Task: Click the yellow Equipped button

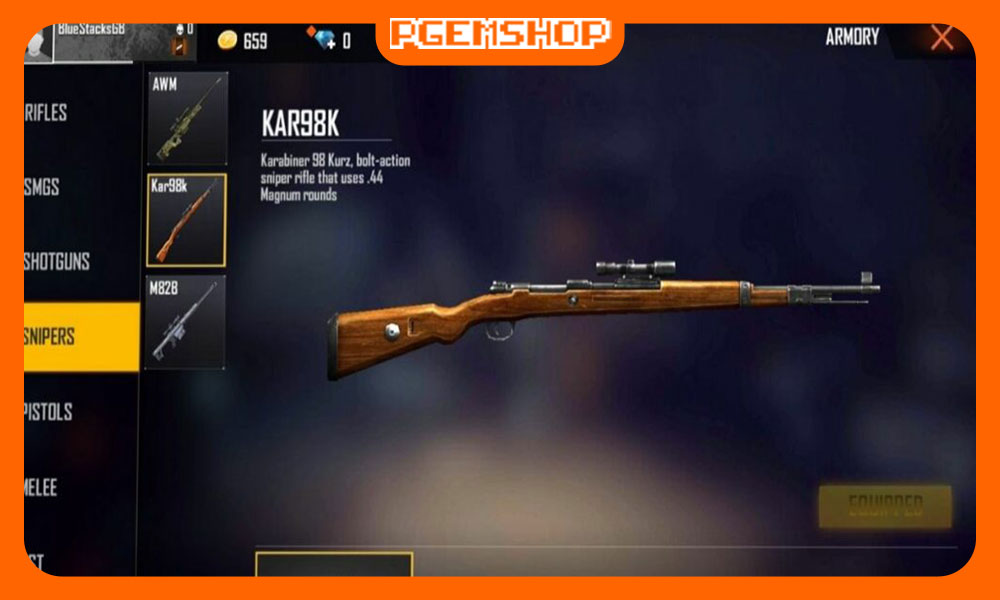Action: pyautogui.click(x=885, y=506)
